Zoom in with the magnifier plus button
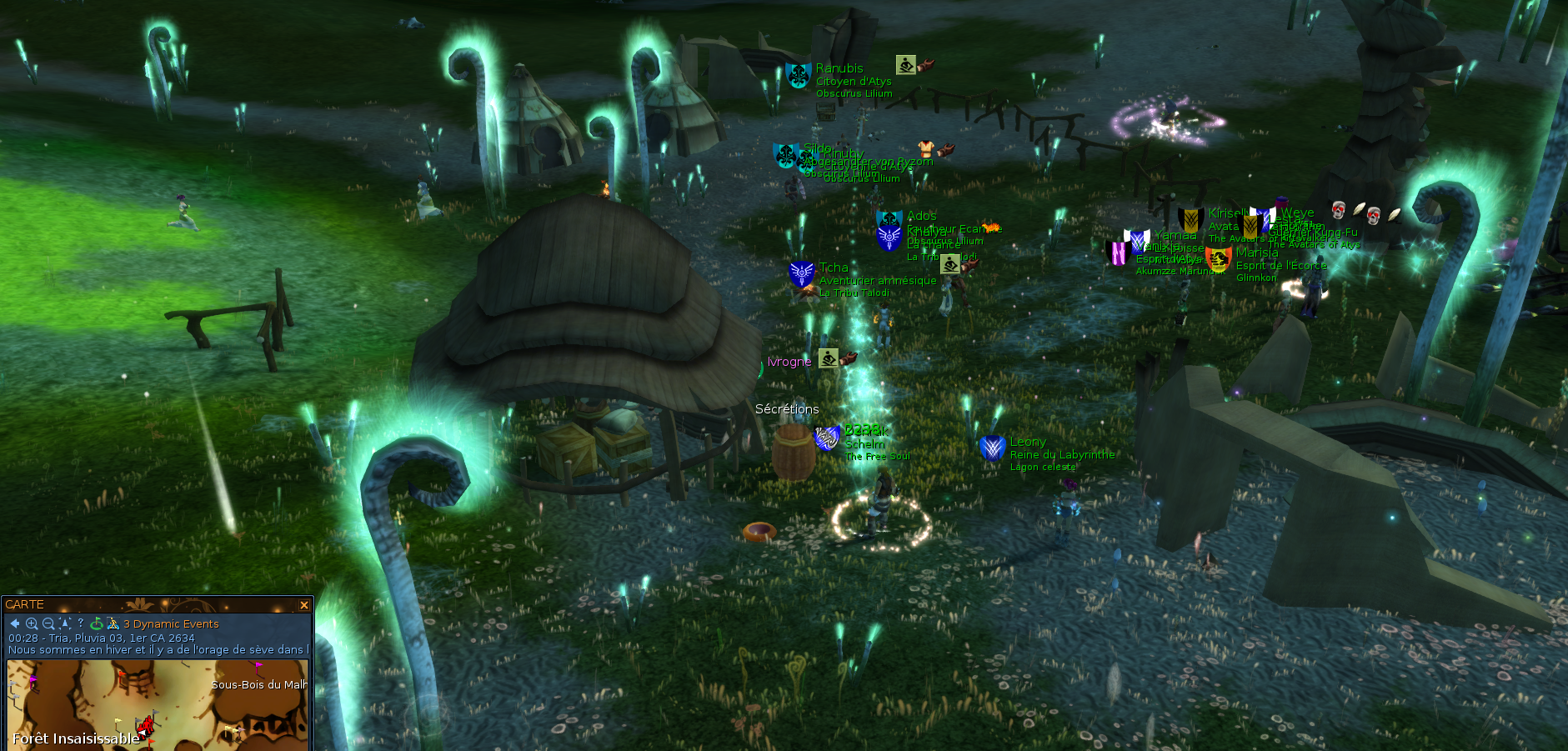This screenshot has height=751, width=1568. pos(32,623)
